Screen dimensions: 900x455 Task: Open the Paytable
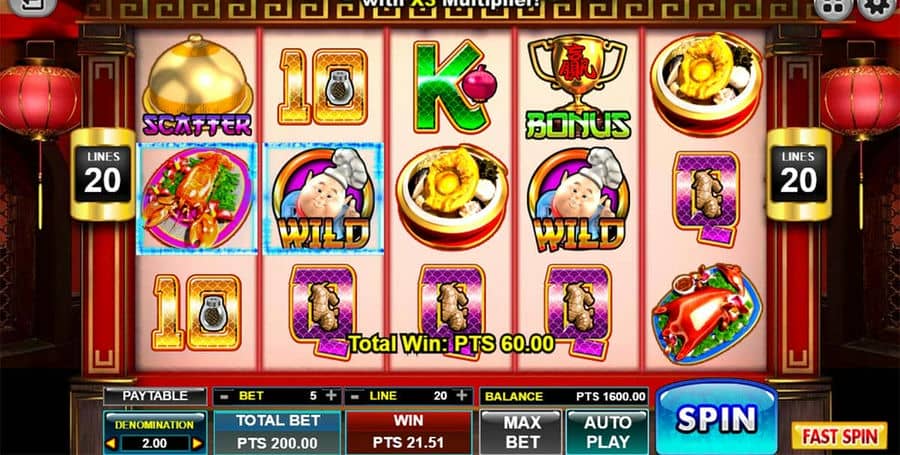pos(154,396)
